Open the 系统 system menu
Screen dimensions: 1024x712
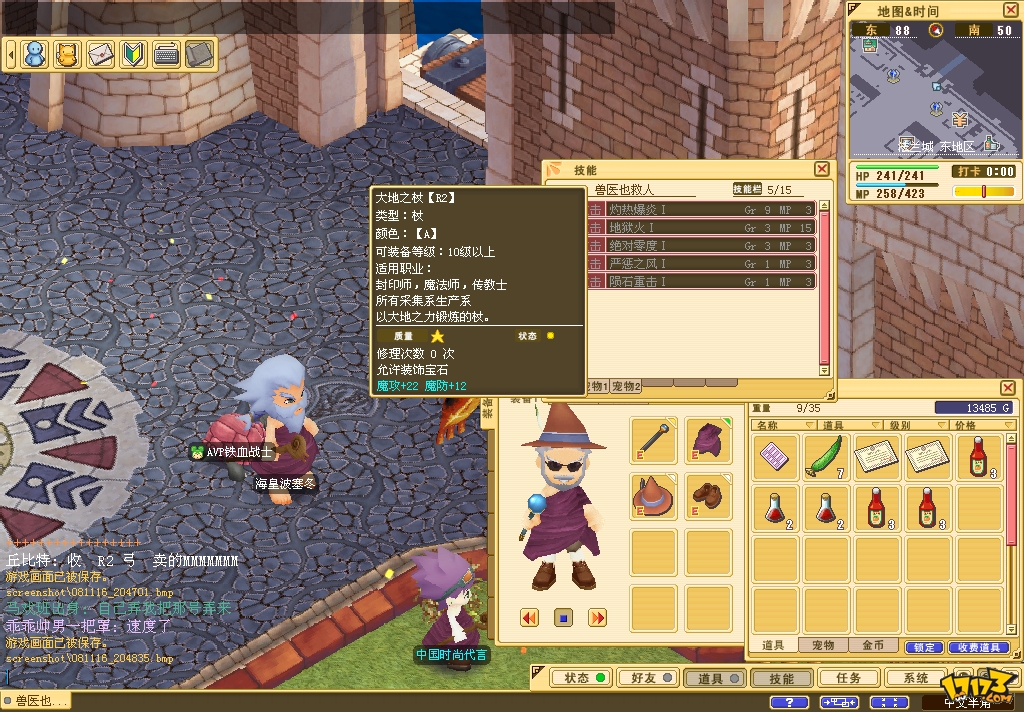point(915,678)
